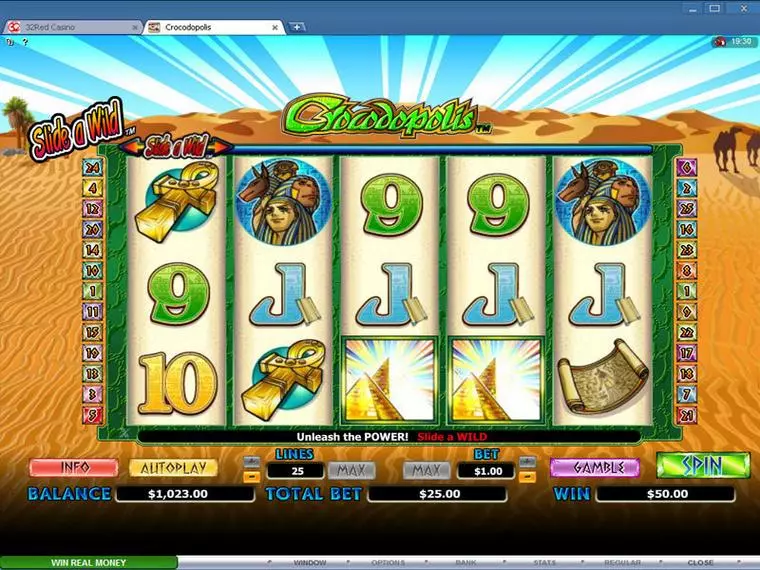Open the Info paytable
The width and height of the screenshot is (760, 570).
pos(74,468)
